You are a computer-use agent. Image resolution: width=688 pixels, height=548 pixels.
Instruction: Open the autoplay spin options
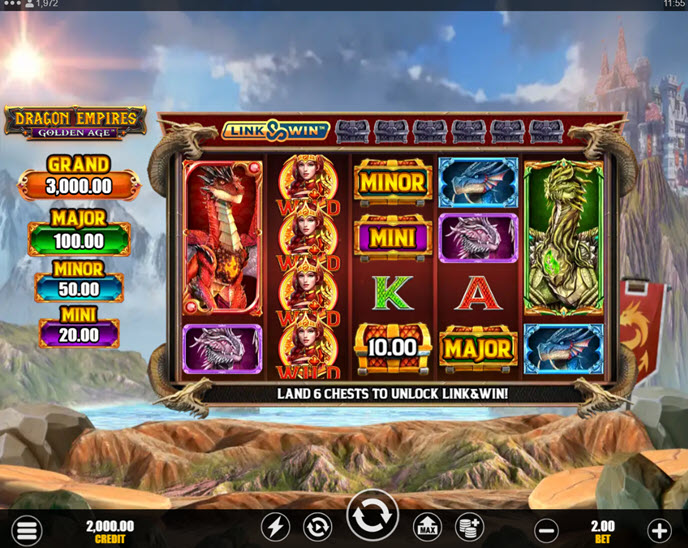(317, 527)
